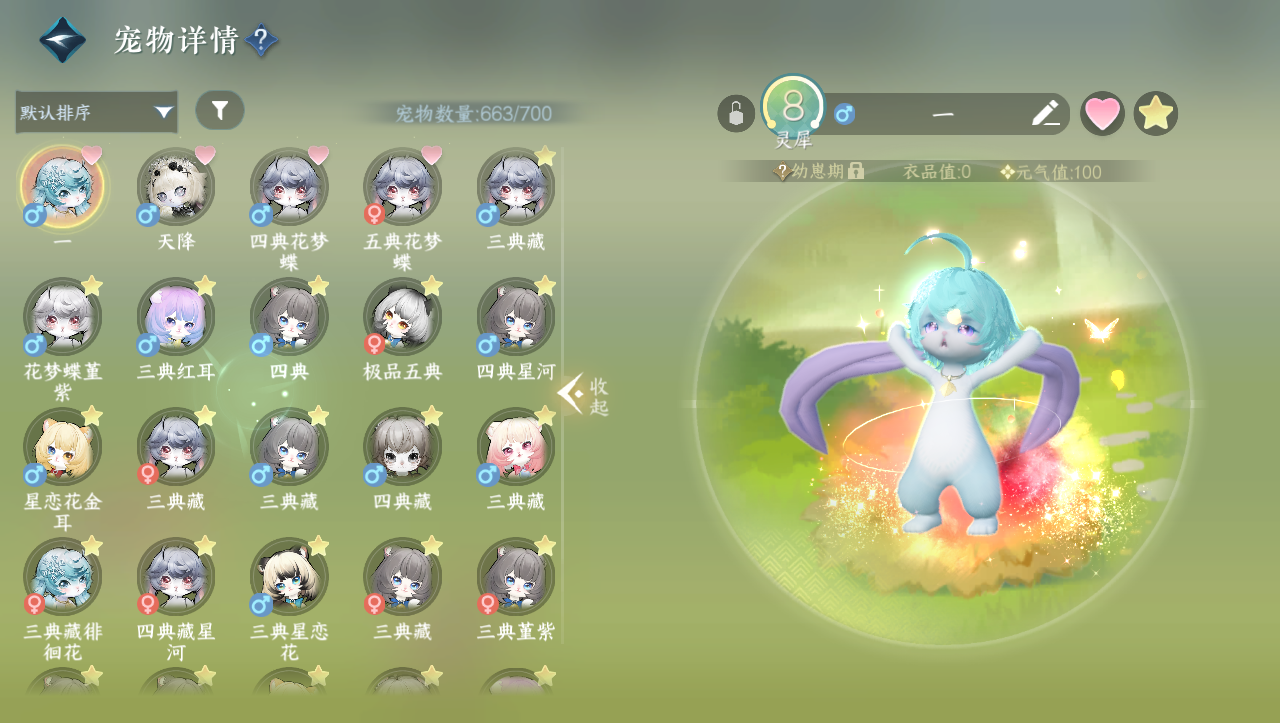The image size is (1280, 723).
Task: Select the 四典星河 pet
Action: pyautogui.click(x=516, y=318)
